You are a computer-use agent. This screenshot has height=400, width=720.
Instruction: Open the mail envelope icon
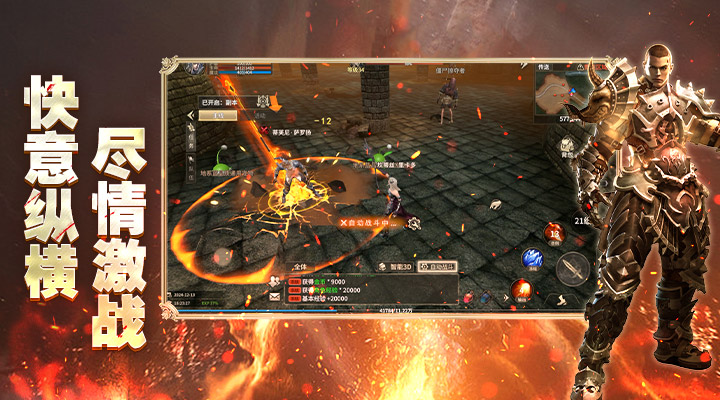274,297
